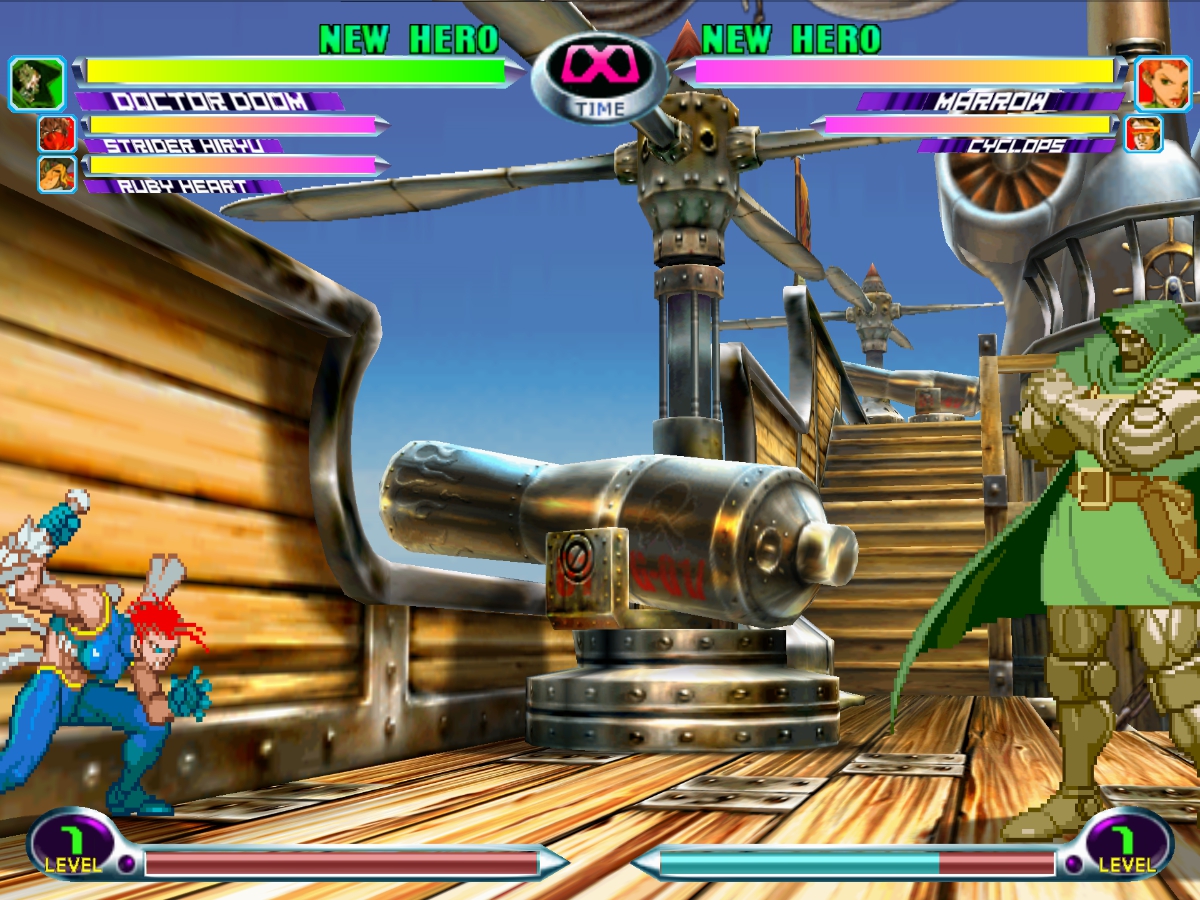1200x900 pixels.
Task: Choose the Strider Hiryu assist portrait
Action: point(57,133)
